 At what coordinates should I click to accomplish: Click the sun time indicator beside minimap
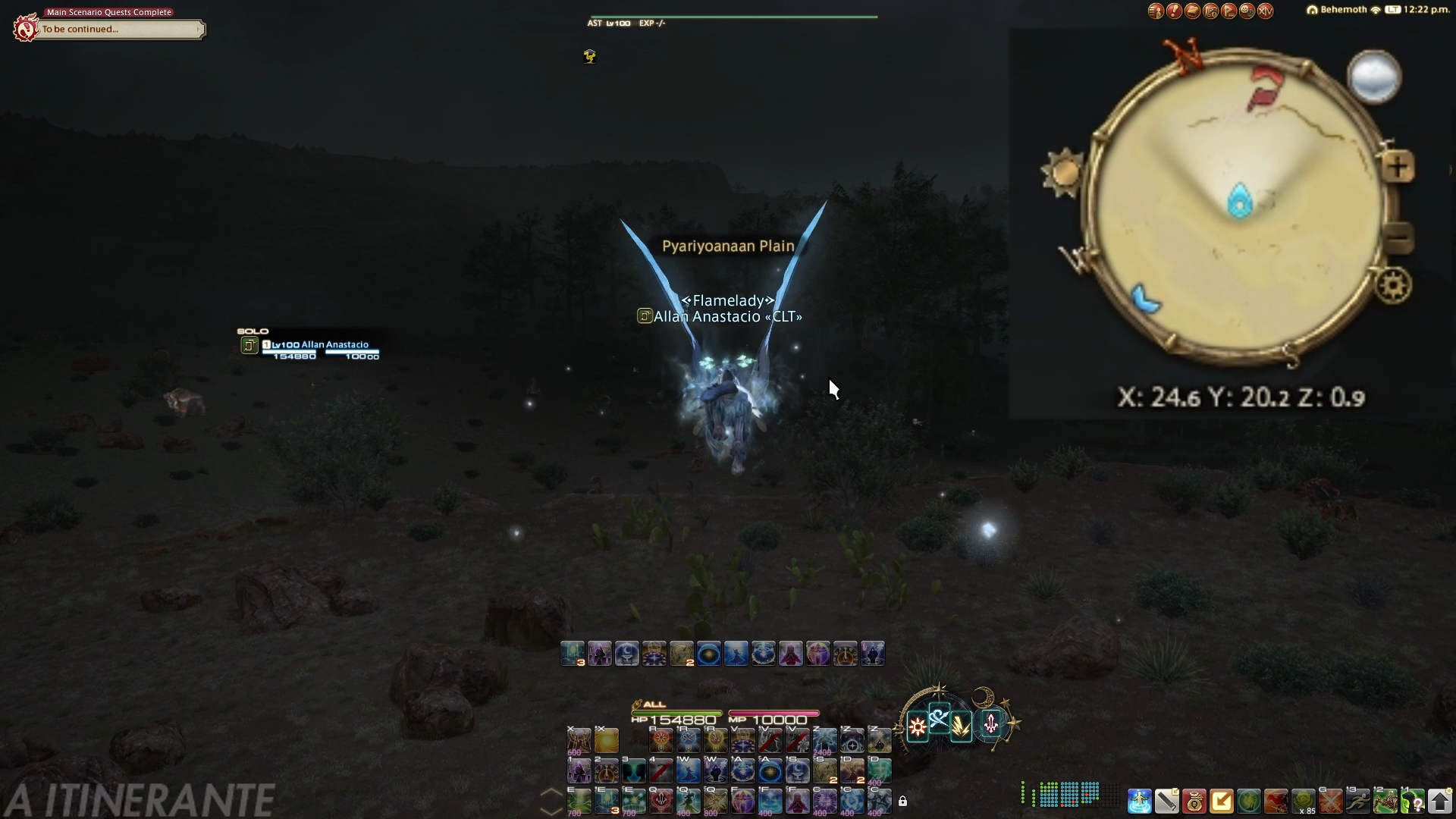pos(1062,172)
